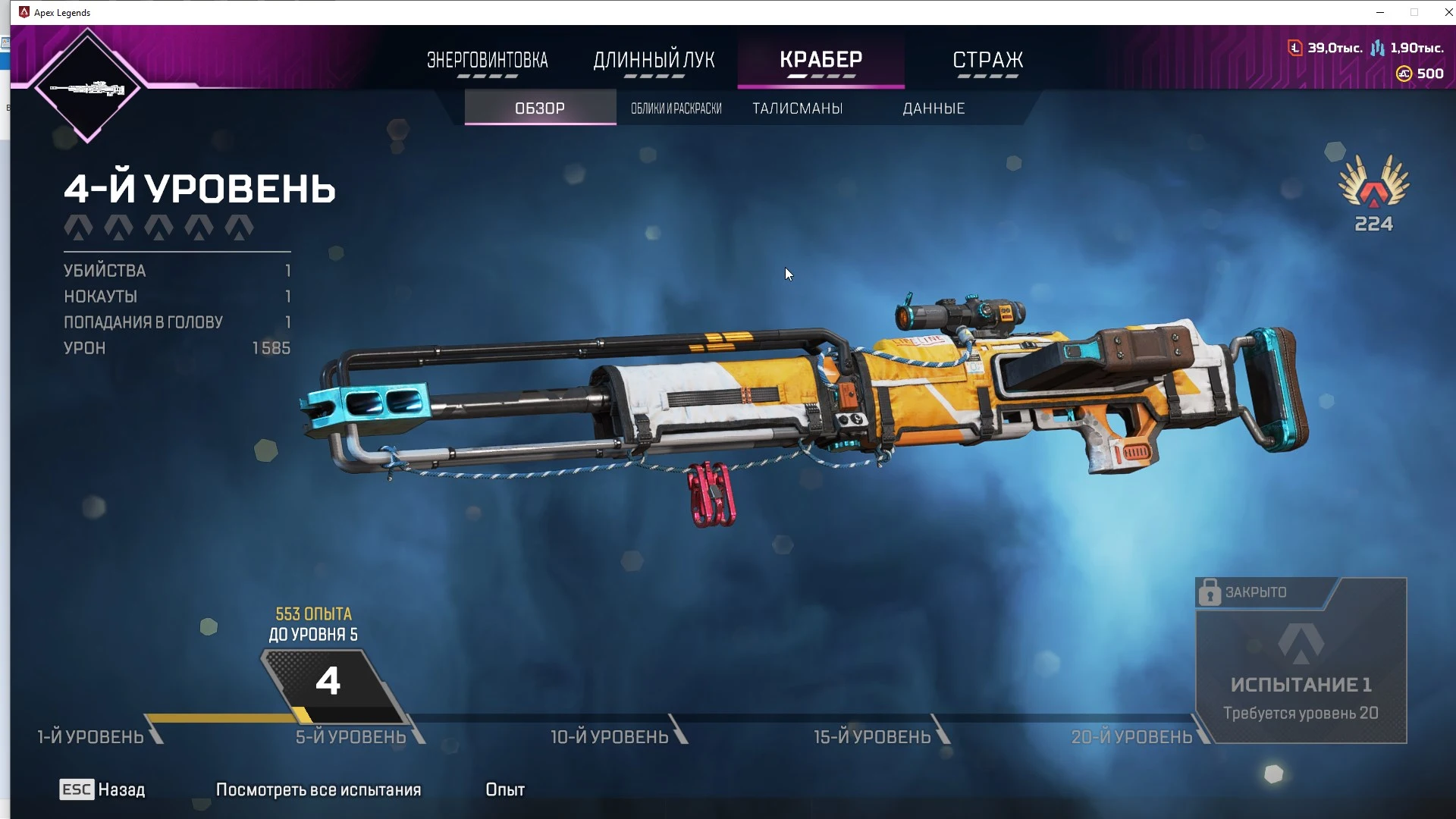Screen dimensions: 1456x819
Task: Minimize the Apex Legends window
Action: (x=1380, y=12)
